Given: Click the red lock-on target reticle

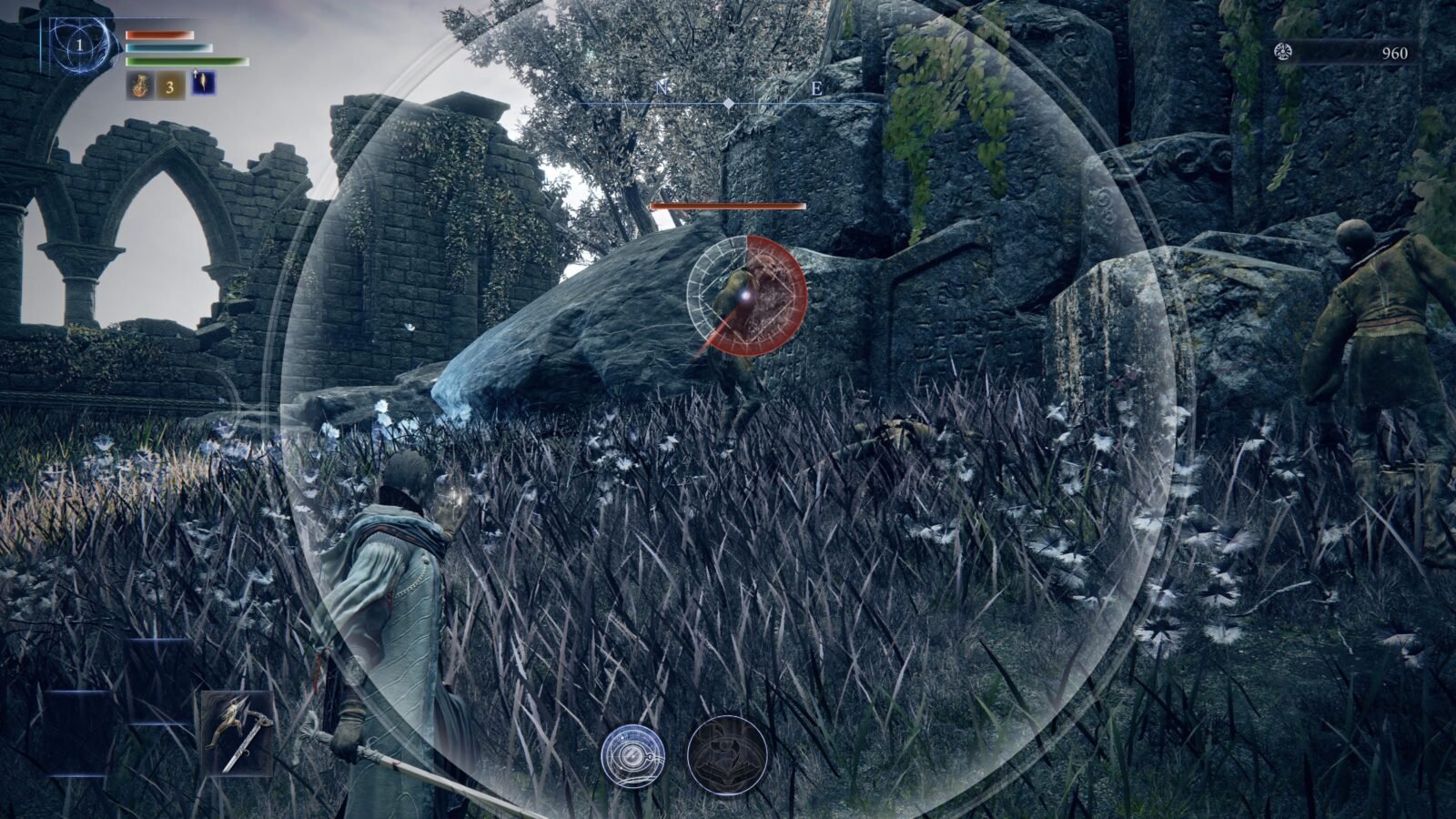Looking at the screenshot, I should (747, 294).
